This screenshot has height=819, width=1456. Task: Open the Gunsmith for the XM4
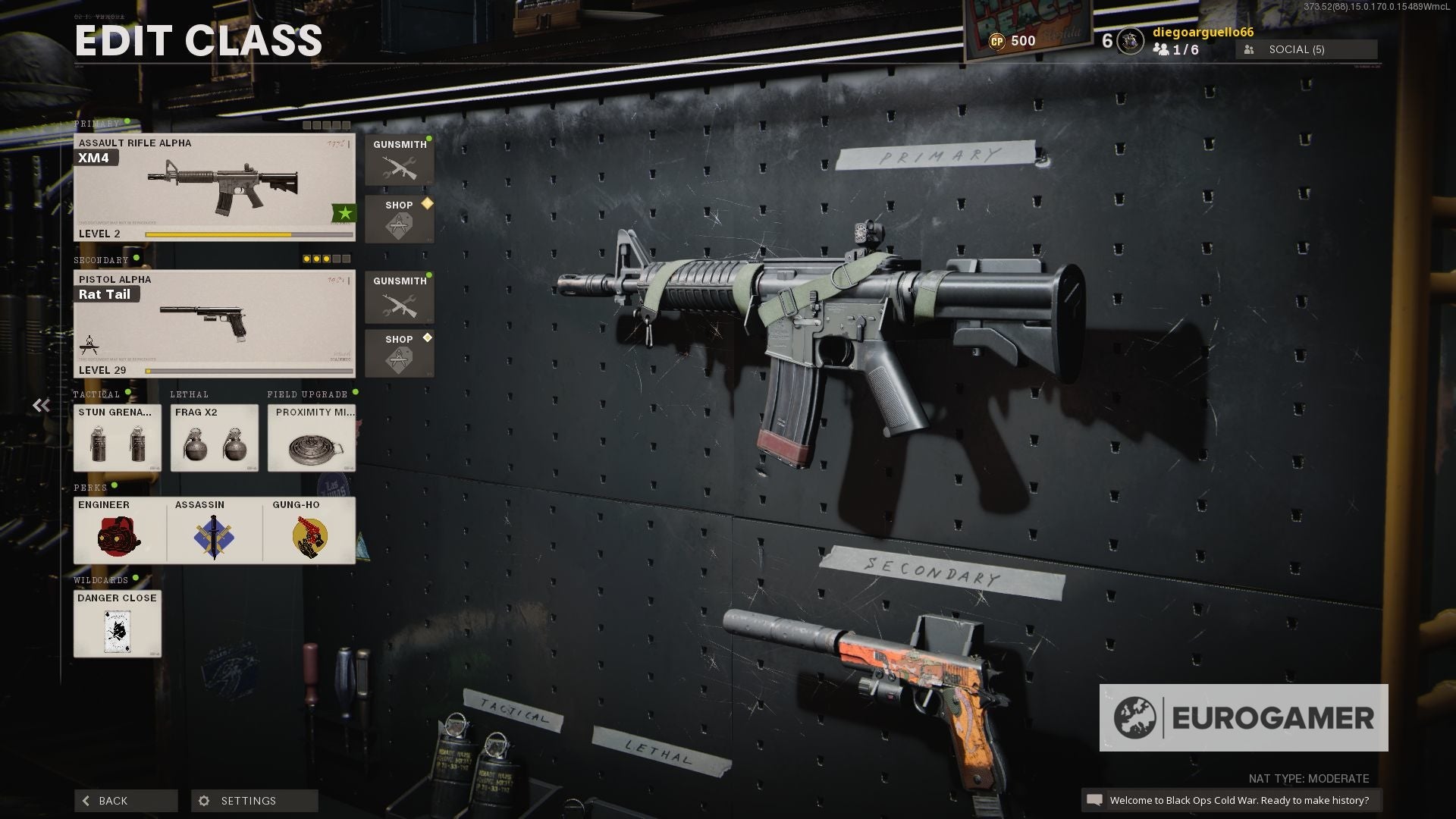click(x=399, y=160)
